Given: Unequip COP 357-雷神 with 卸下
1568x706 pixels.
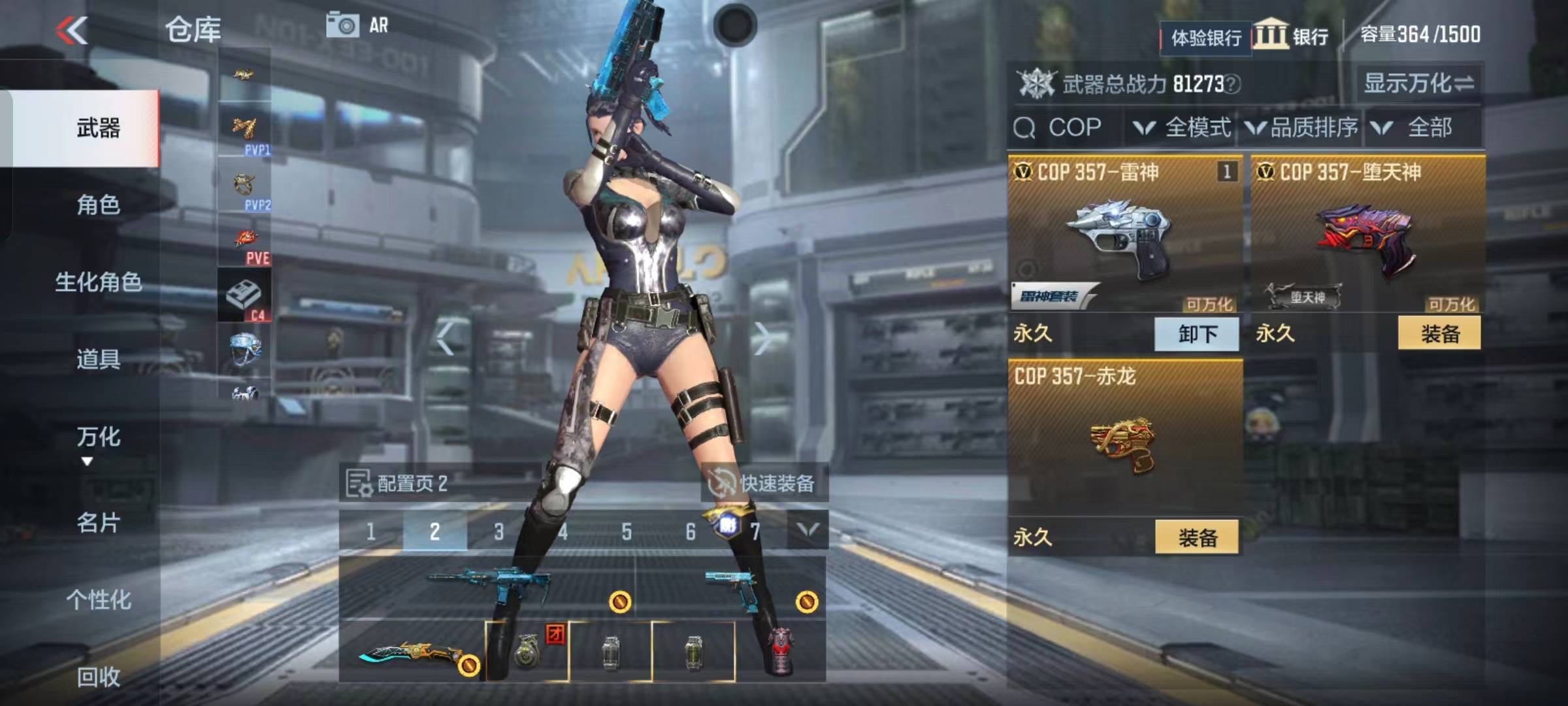Looking at the screenshot, I should tap(1197, 334).
